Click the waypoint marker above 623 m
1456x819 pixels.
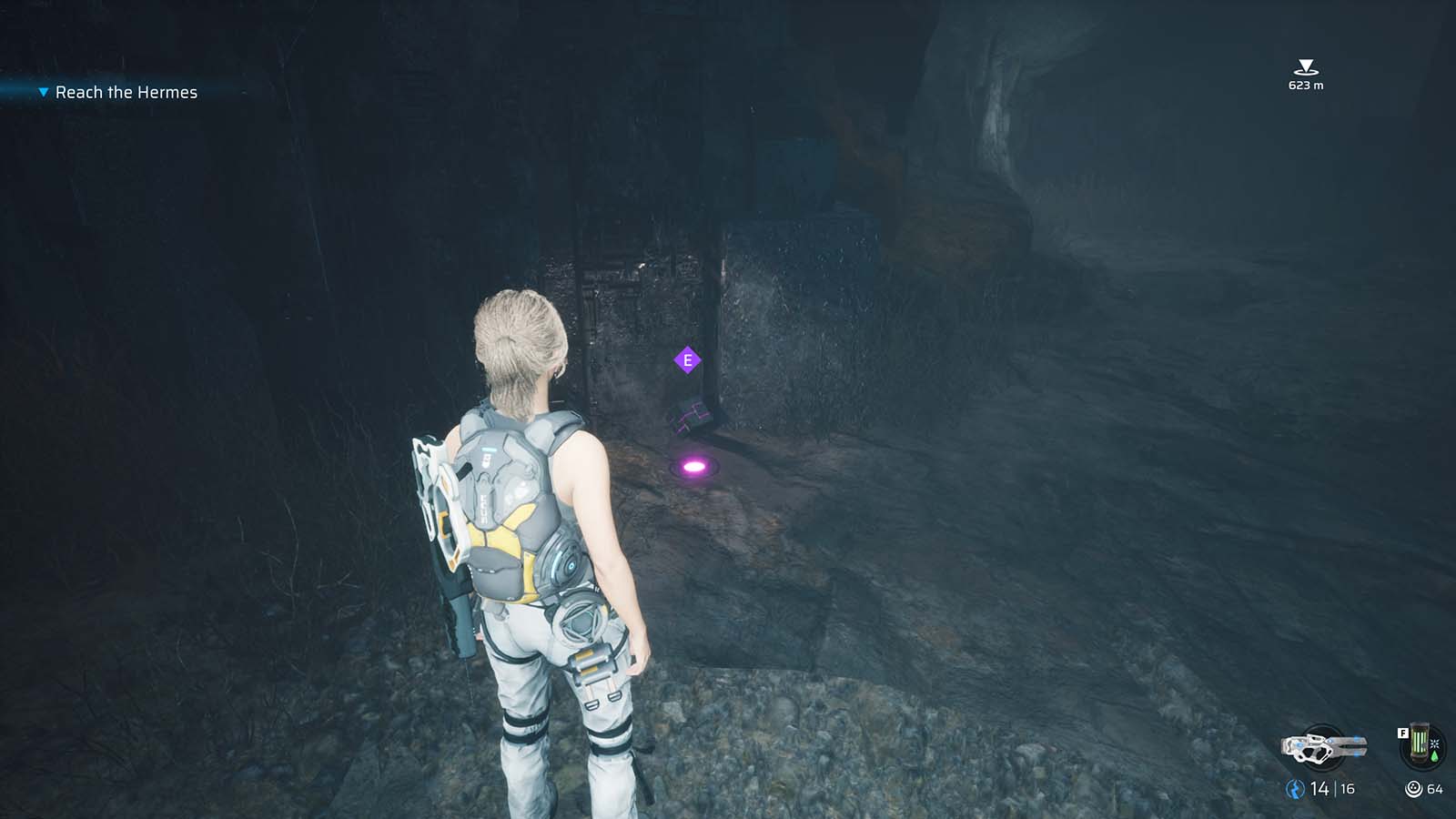click(1305, 66)
